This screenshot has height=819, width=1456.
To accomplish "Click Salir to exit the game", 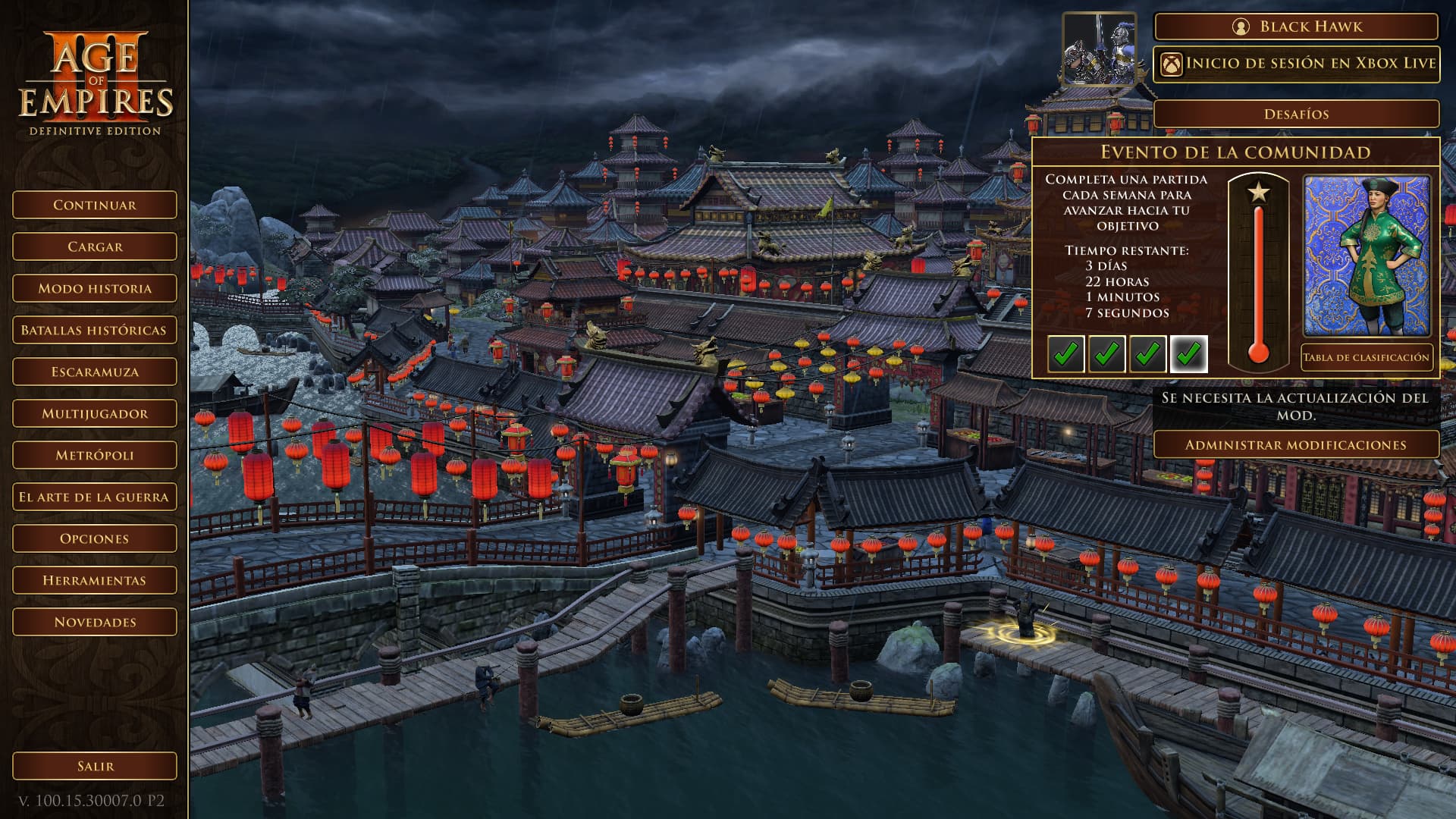I will 95,766.
